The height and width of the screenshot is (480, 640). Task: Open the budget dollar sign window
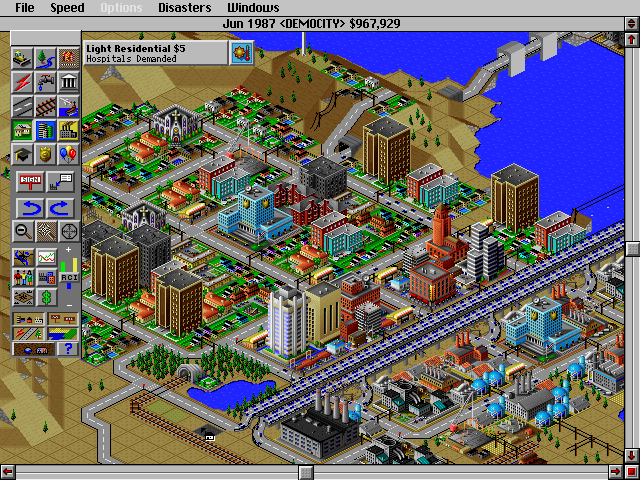[46, 297]
